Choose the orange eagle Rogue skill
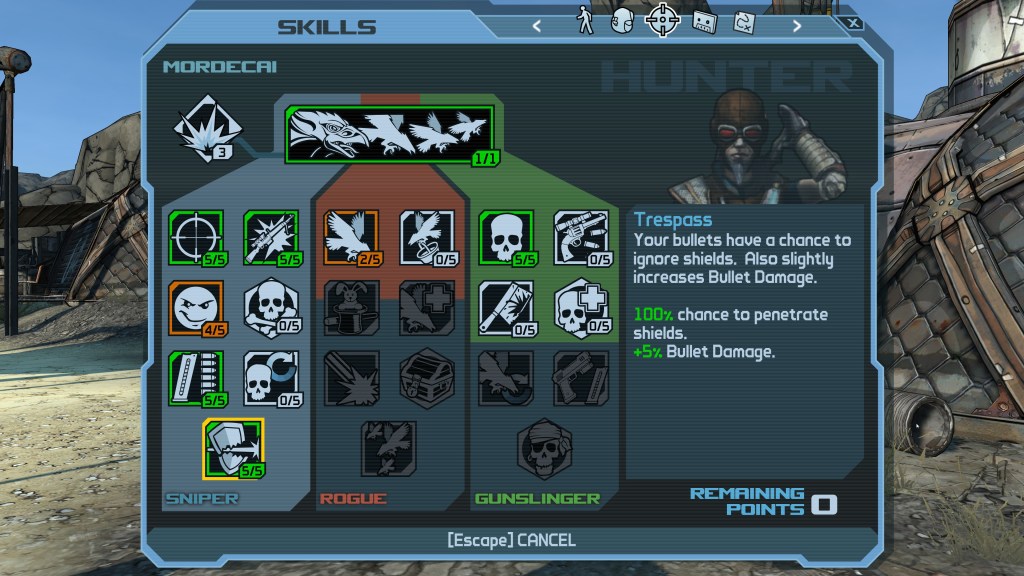 pos(349,238)
